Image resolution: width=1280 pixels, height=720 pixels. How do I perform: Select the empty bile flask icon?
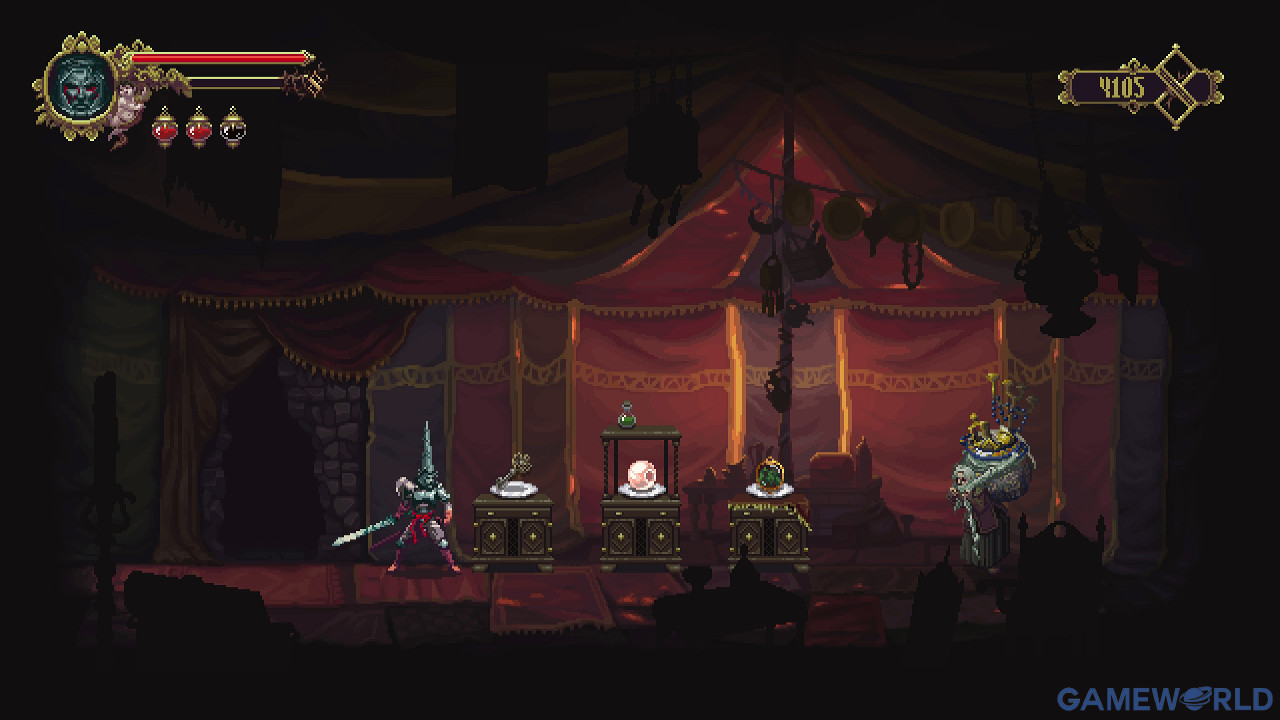(232, 127)
